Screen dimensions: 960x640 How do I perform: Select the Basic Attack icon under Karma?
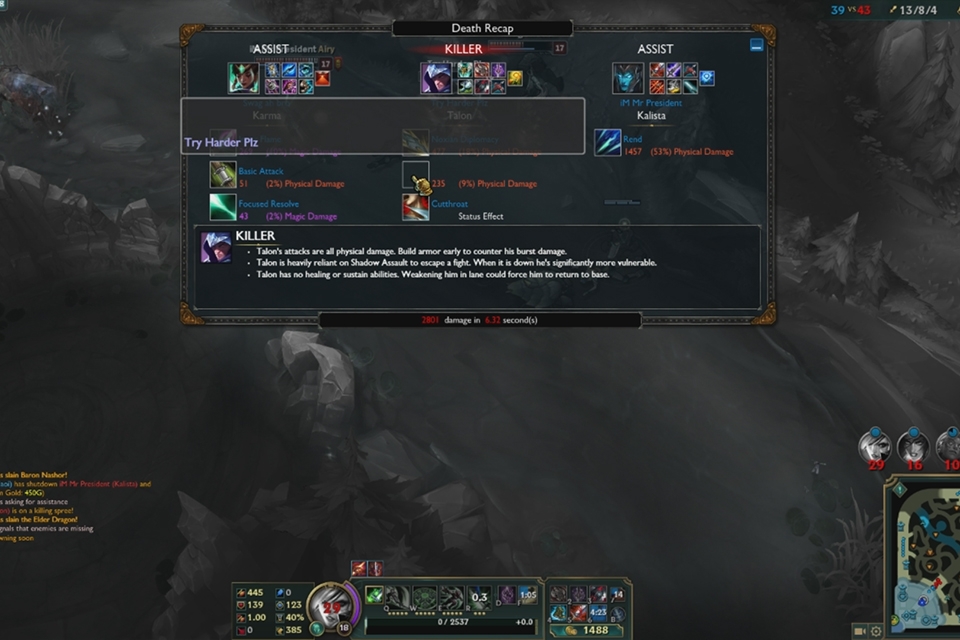coord(223,175)
